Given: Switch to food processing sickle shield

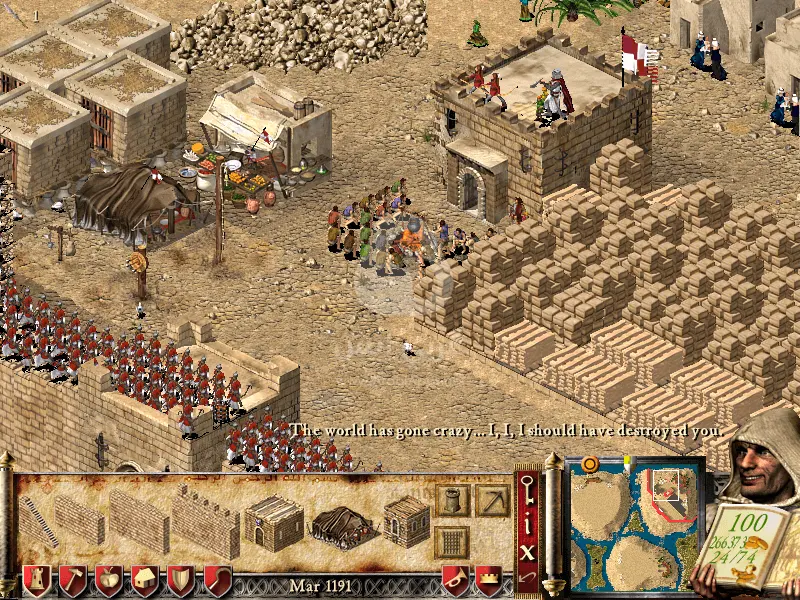Looking at the screenshot, I should coord(217,581).
